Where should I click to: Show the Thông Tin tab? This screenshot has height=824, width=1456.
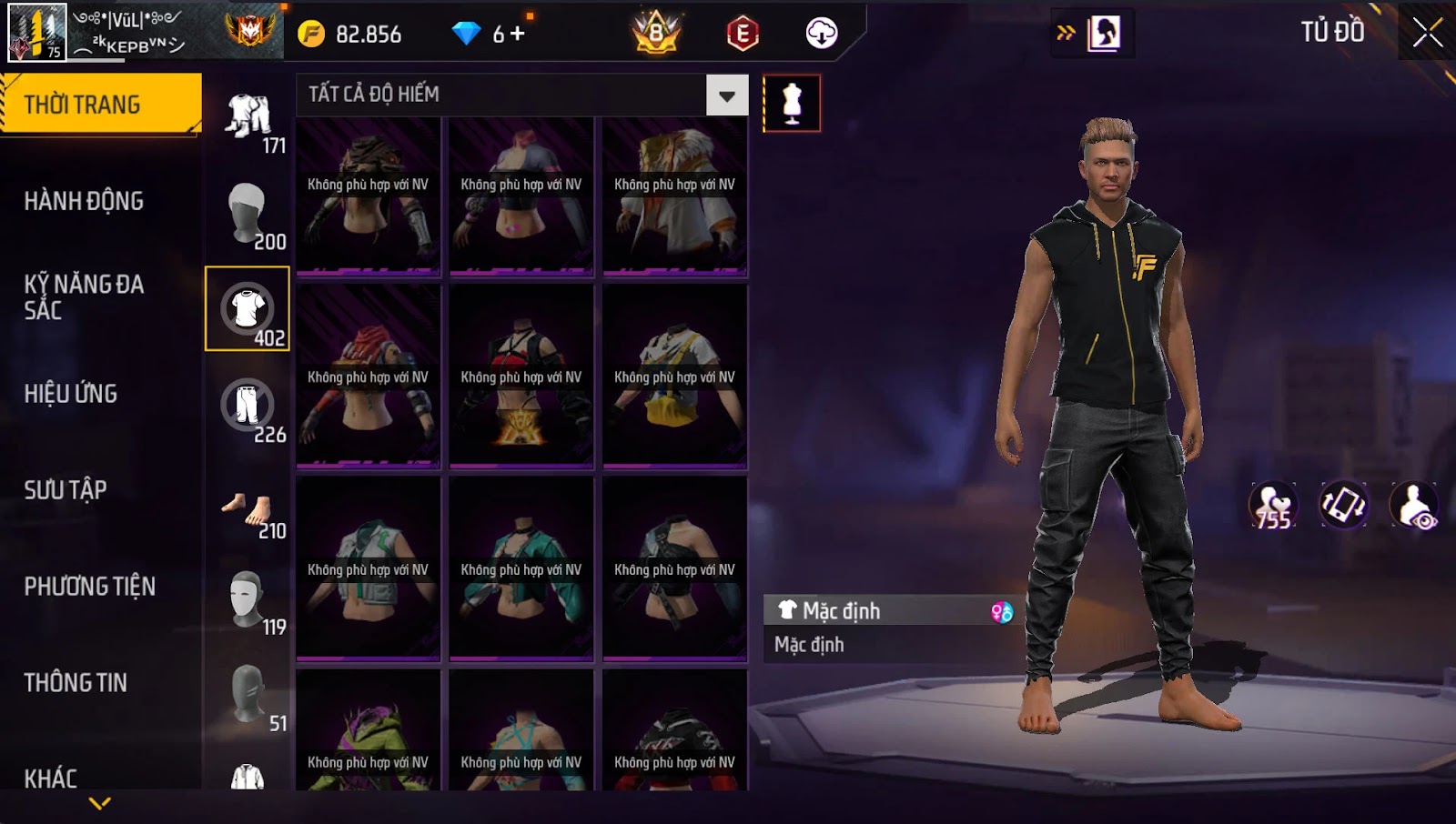76,683
